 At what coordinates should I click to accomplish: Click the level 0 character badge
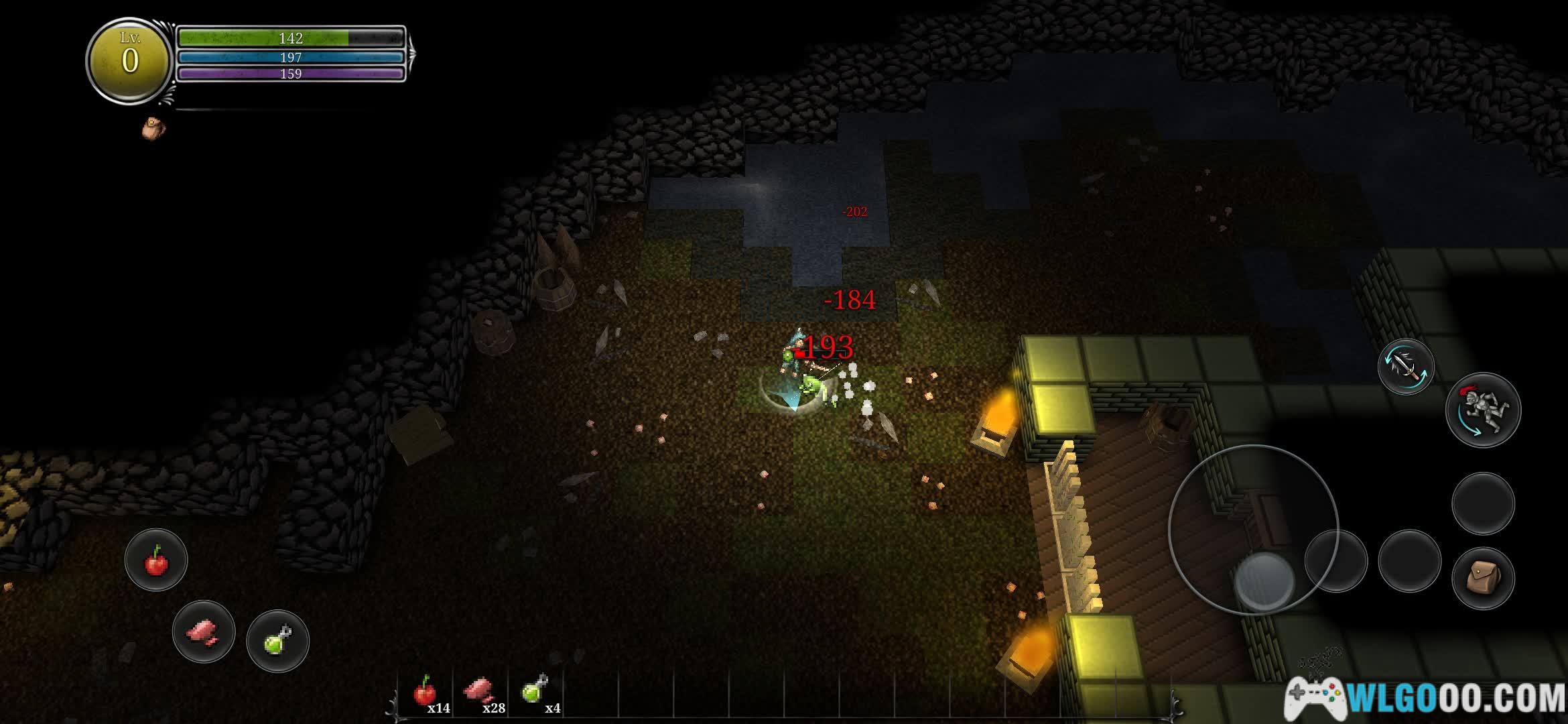click(130, 60)
